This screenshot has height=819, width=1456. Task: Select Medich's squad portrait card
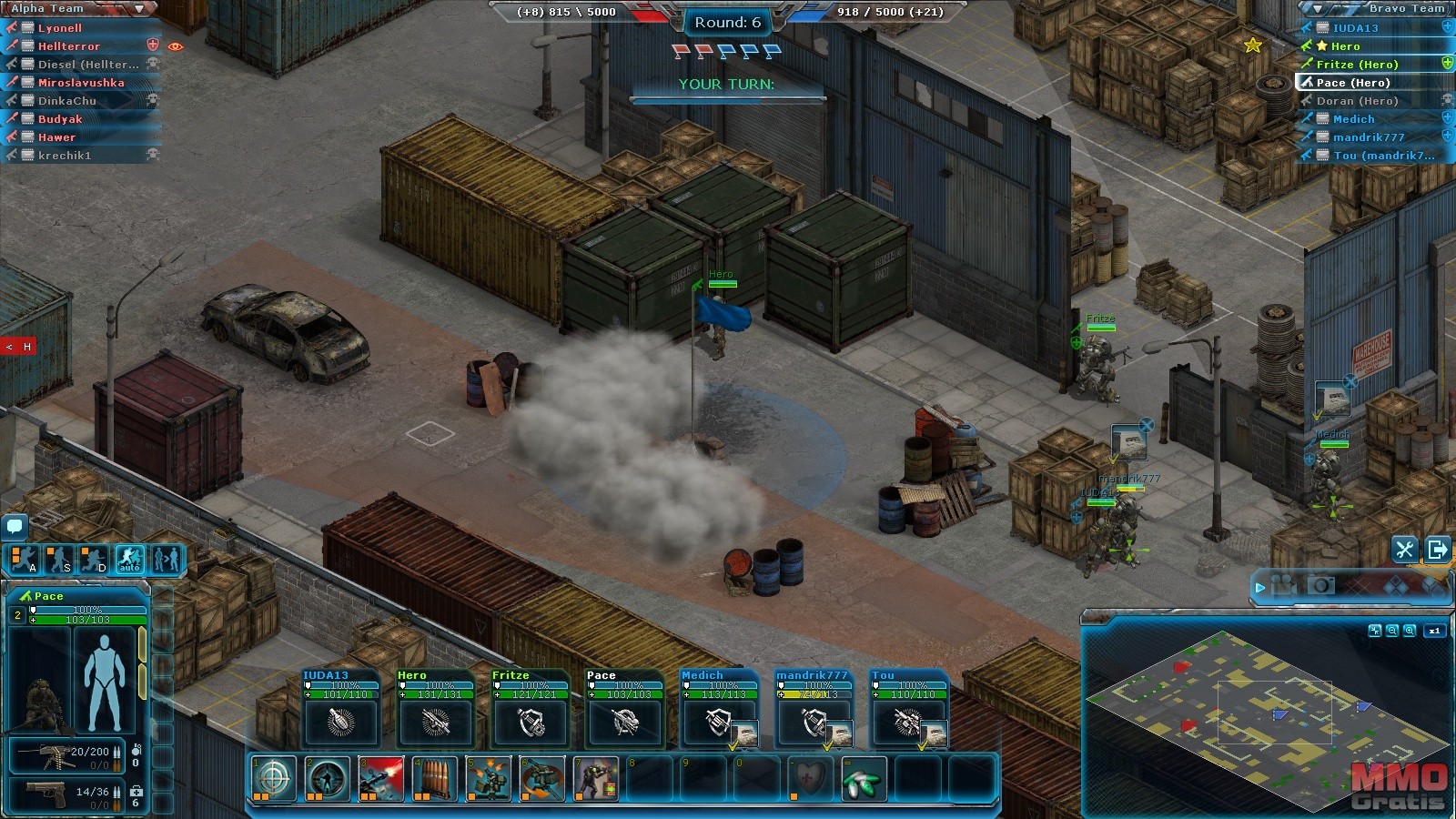click(720, 710)
